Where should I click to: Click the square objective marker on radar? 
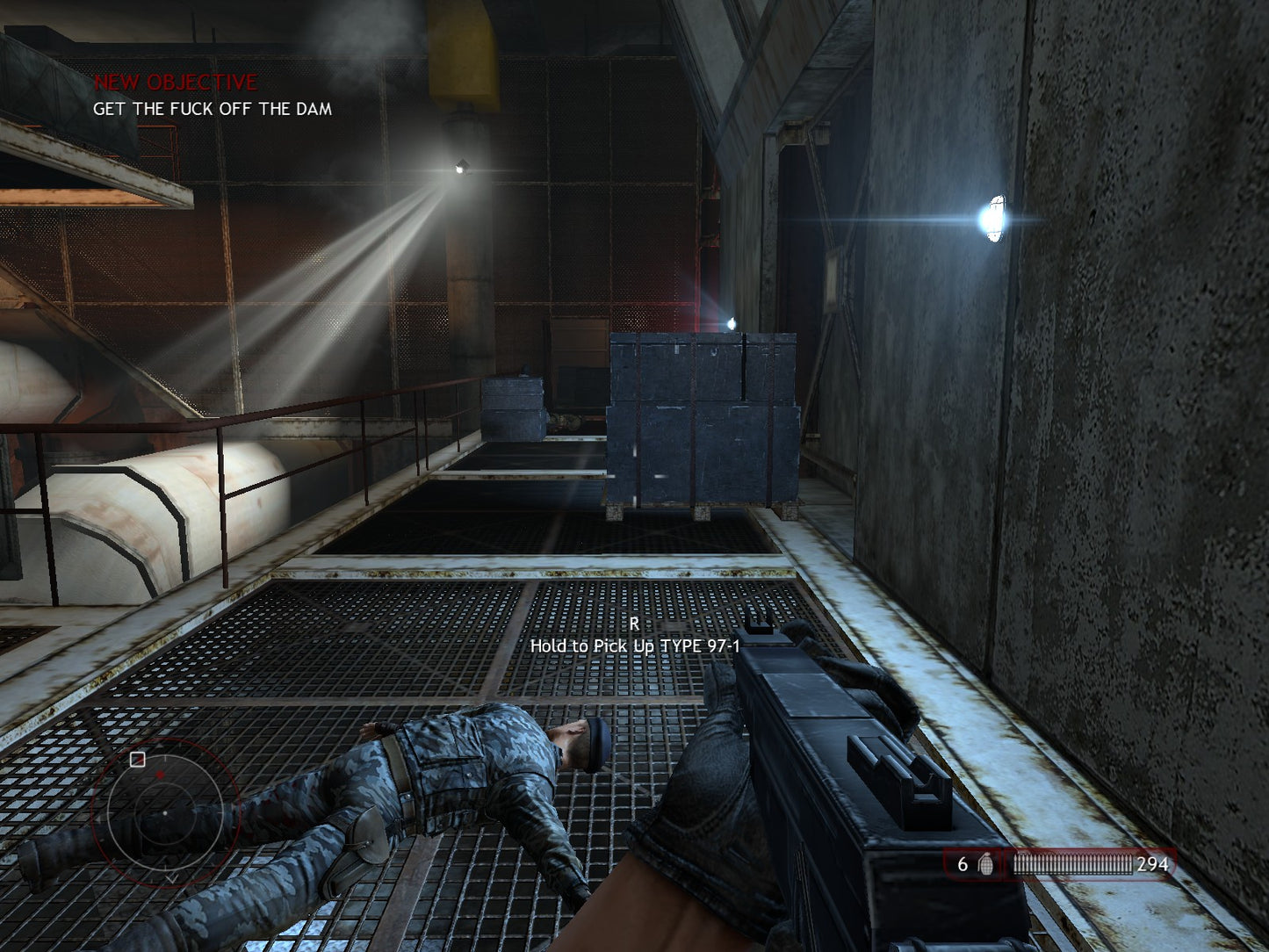pyautogui.click(x=137, y=760)
